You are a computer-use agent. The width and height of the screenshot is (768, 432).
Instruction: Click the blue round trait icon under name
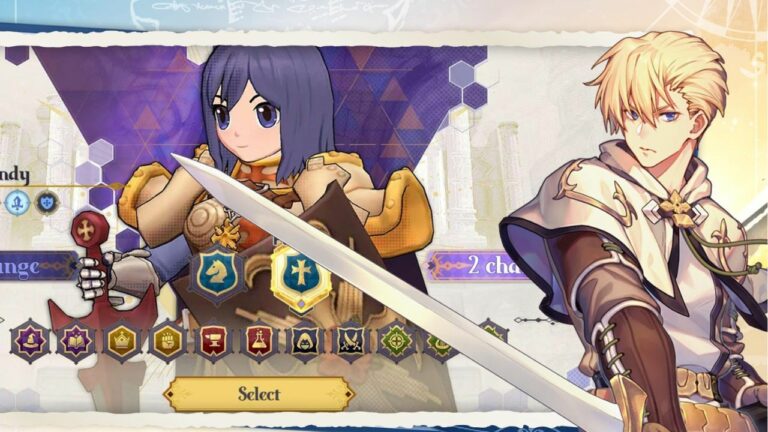tap(16, 203)
